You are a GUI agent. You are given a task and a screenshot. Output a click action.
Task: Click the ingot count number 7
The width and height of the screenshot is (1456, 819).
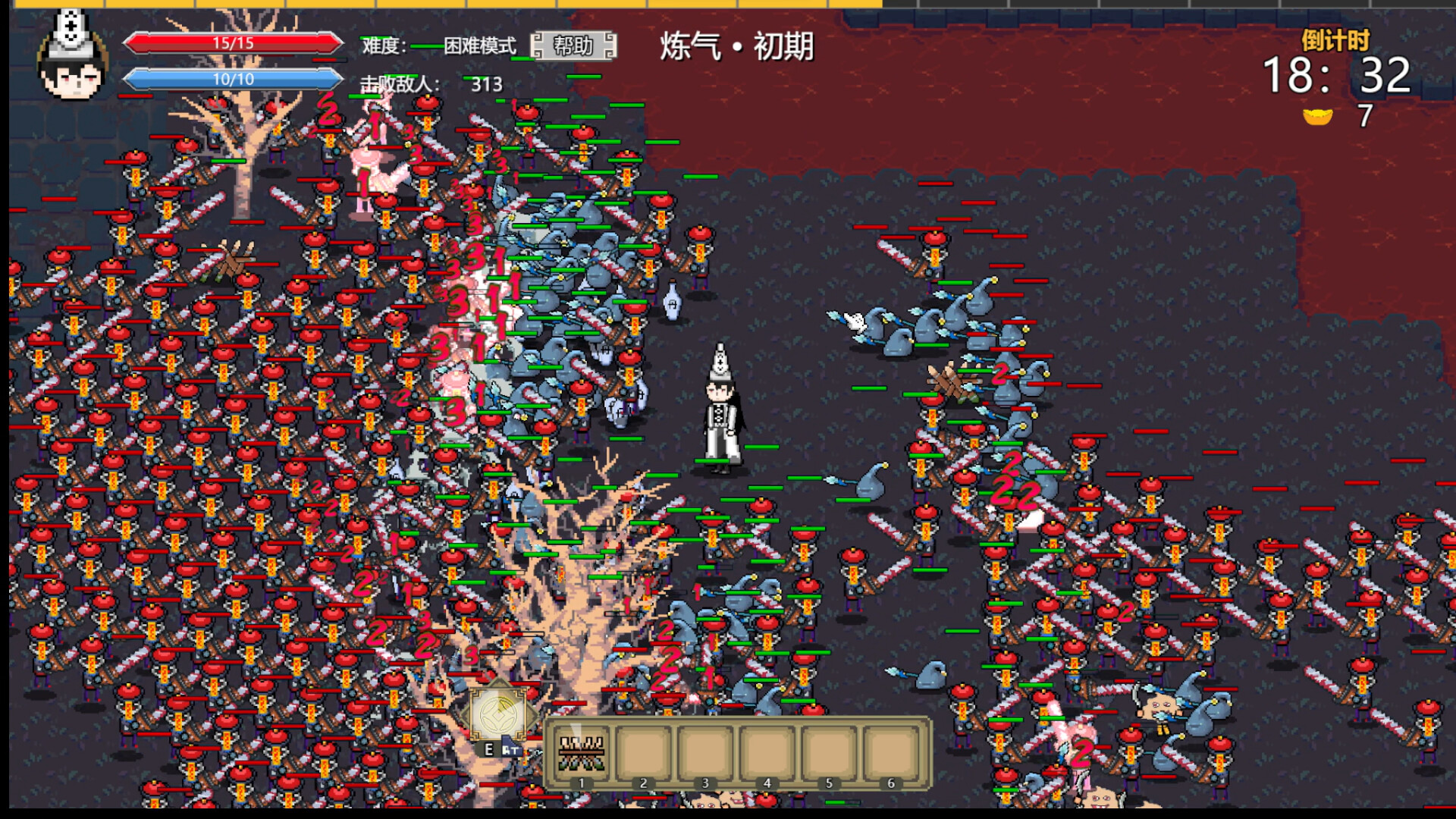click(1365, 118)
